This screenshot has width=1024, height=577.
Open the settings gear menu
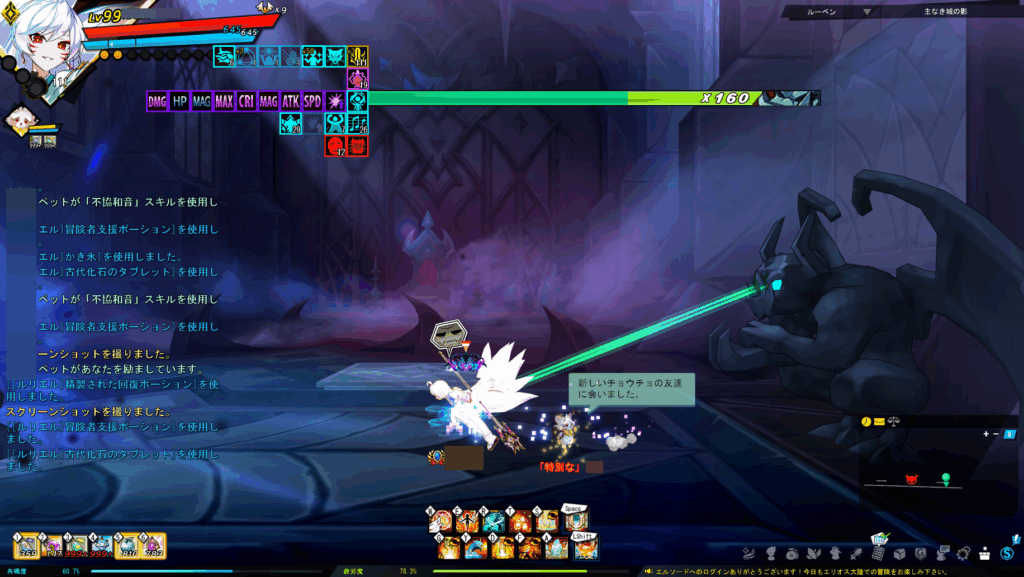pos(964,553)
